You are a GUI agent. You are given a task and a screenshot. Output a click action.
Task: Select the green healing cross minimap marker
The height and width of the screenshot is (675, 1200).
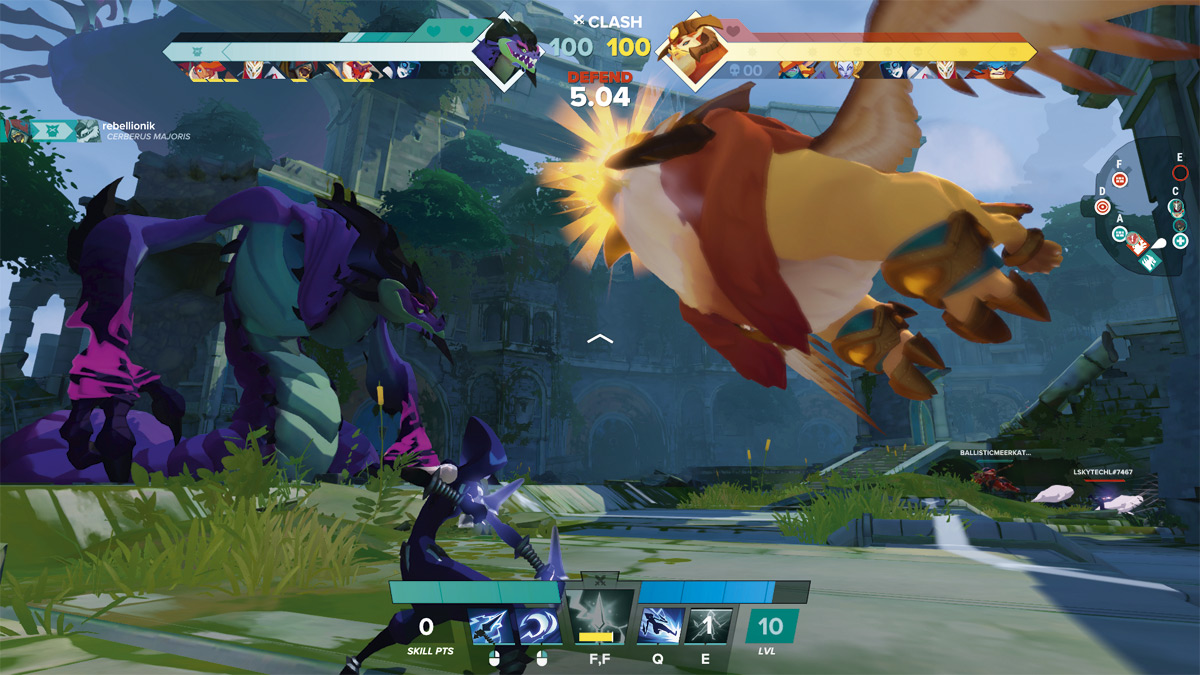[1181, 241]
